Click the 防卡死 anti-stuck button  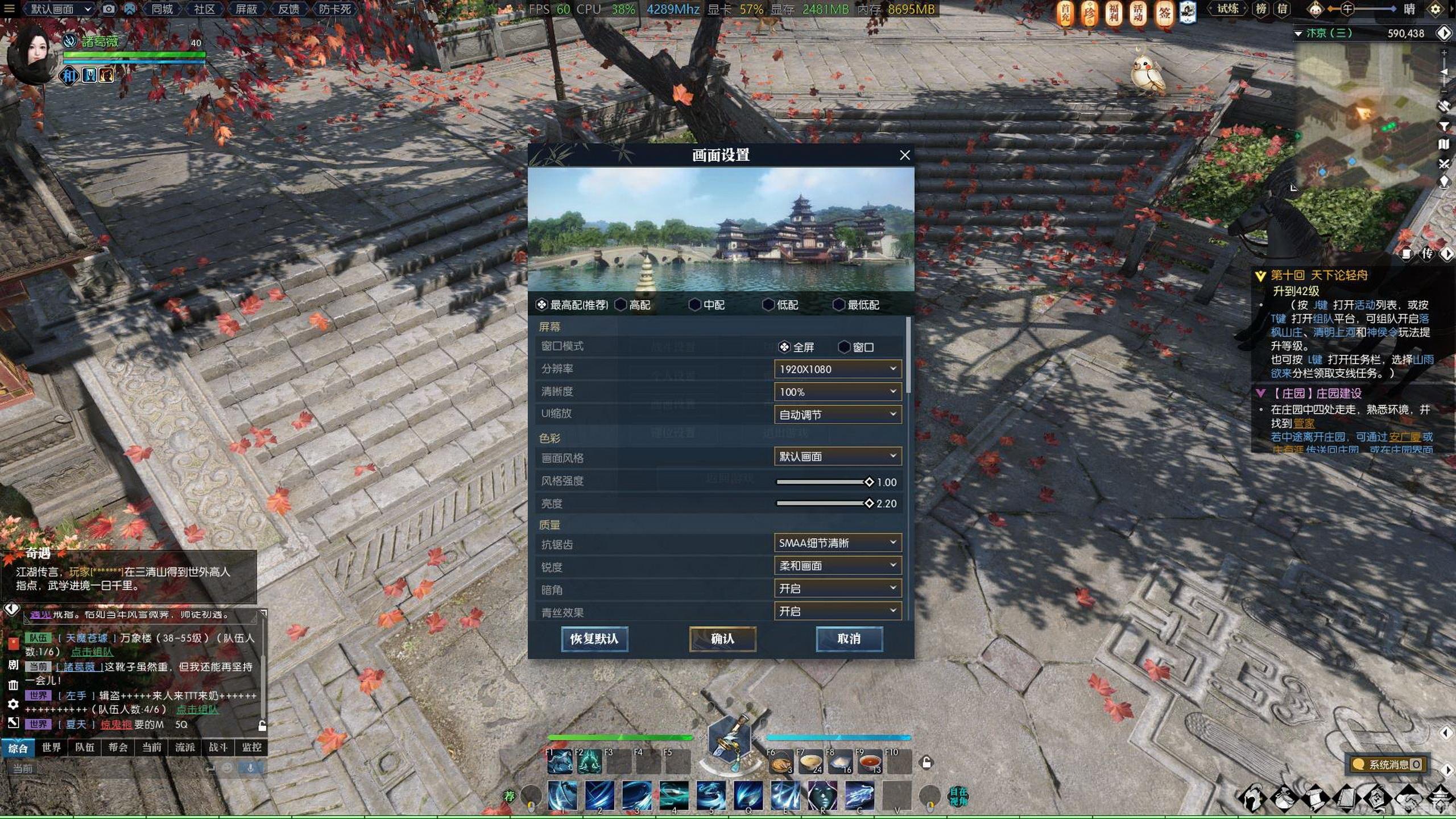point(334,9)
